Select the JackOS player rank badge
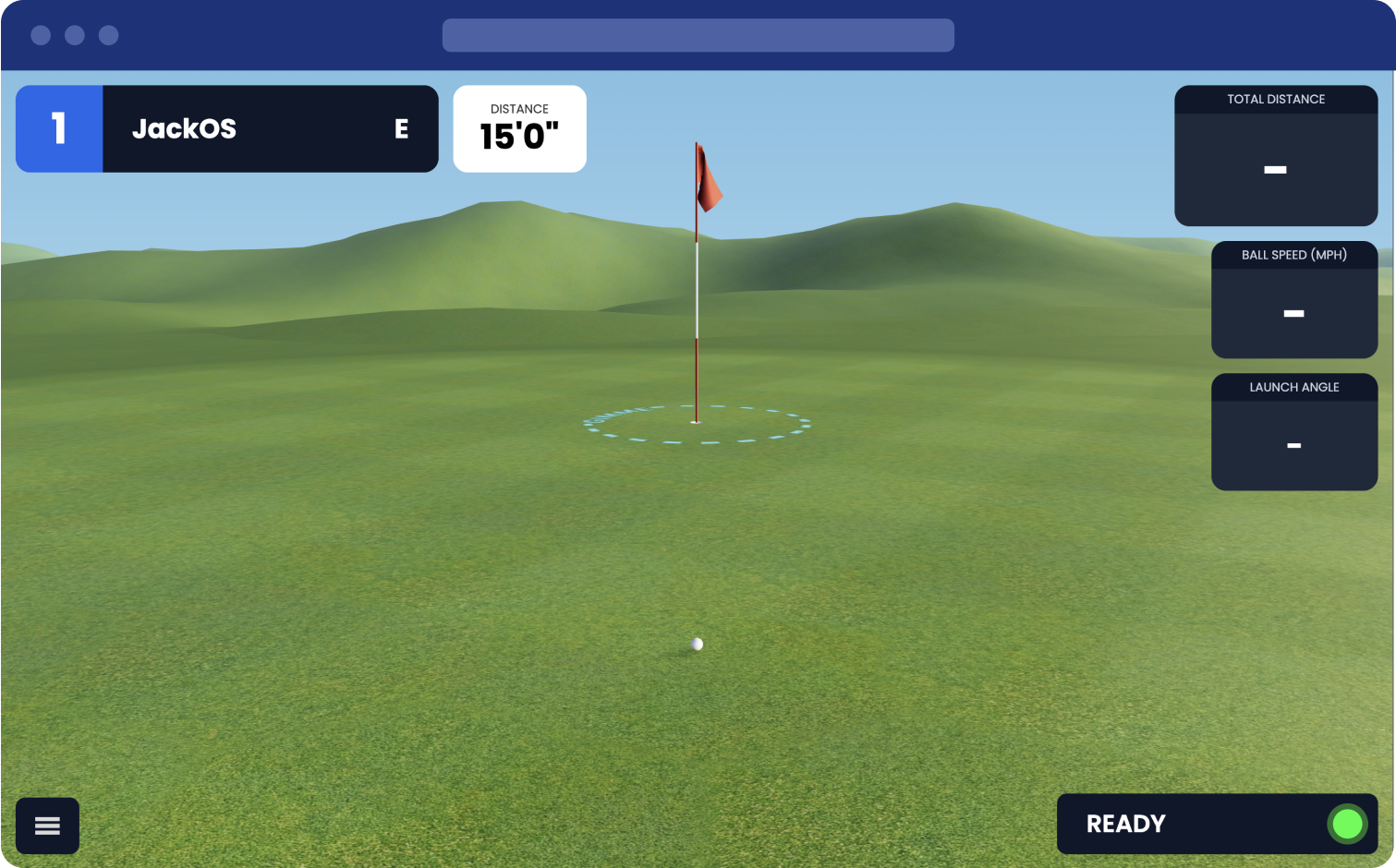This screenshot has height=868, width=1396. pyautogui.click(x=58, y=128)
